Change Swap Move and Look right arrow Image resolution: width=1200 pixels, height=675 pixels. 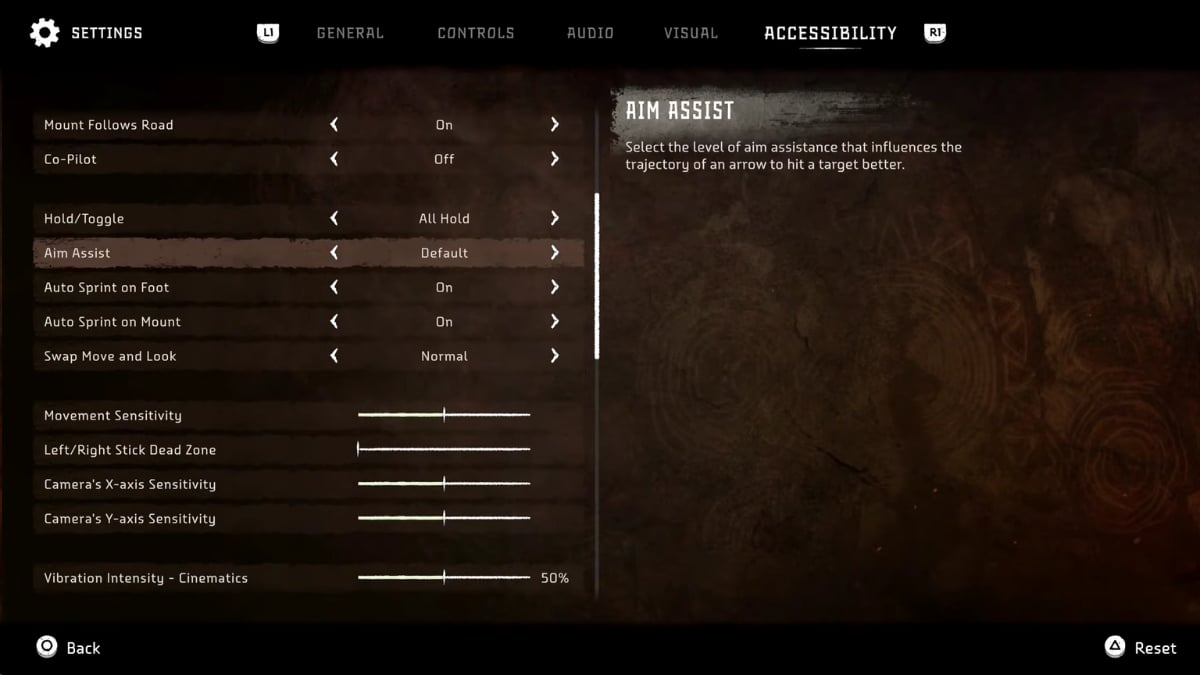(554, 356)
